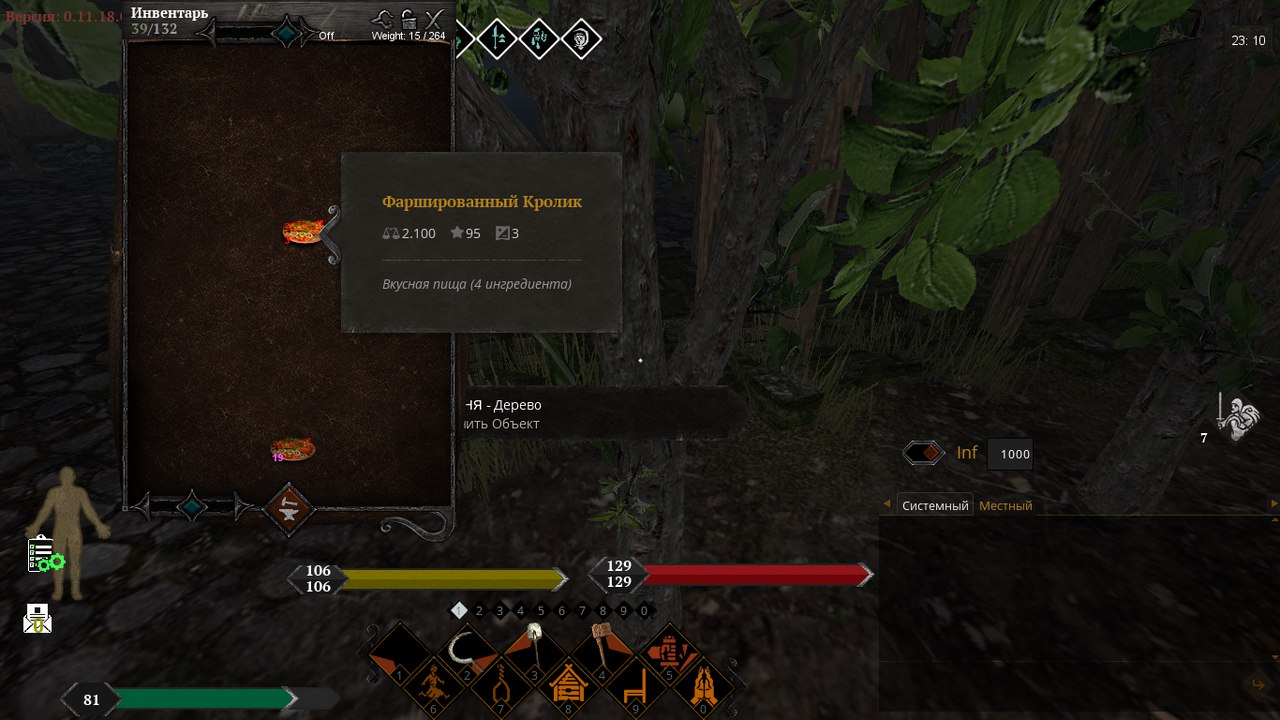Click the '1000' amount button near Inf
The image size is (1280, 720).
point(1011,454)
